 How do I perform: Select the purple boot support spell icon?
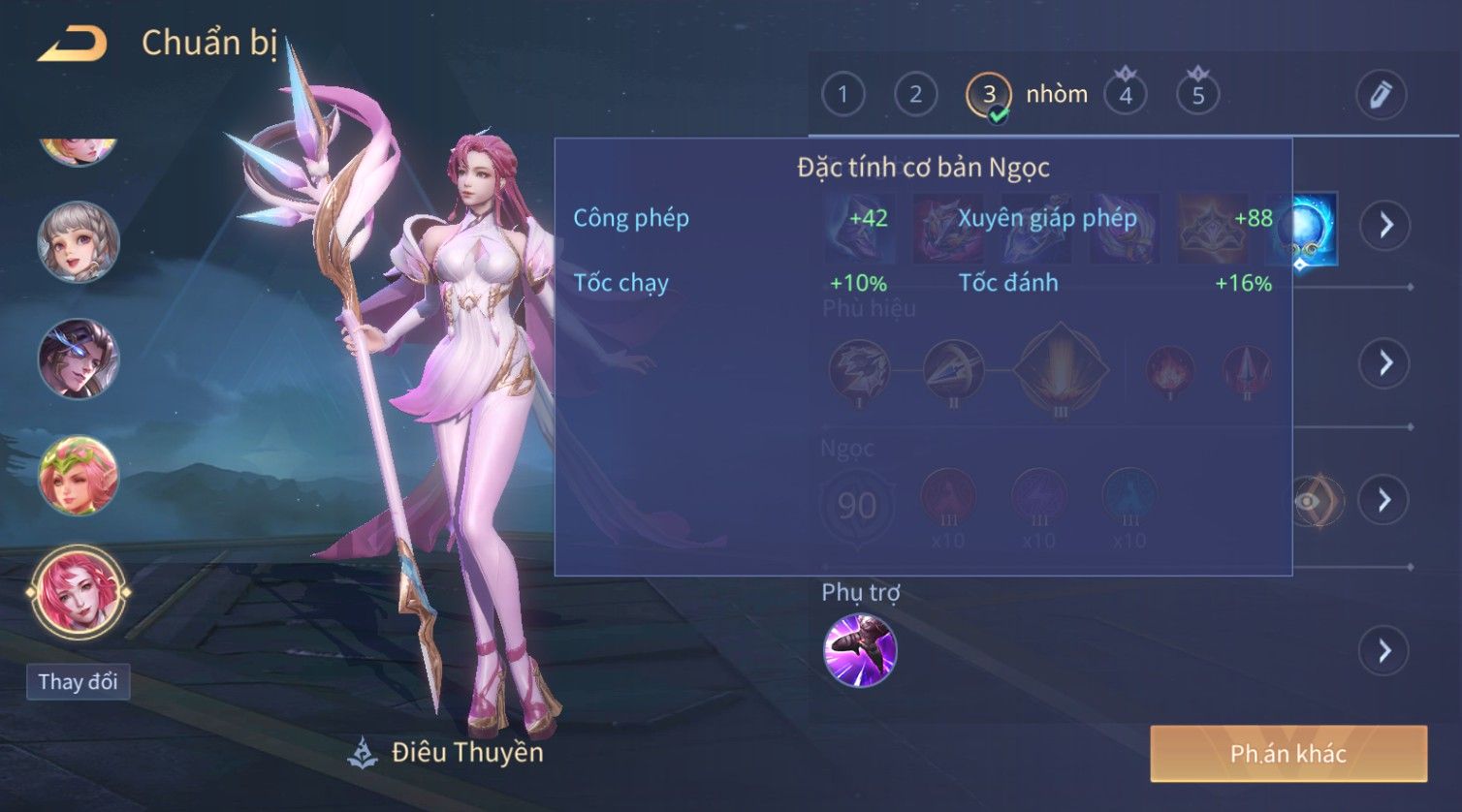click(860, 651)
